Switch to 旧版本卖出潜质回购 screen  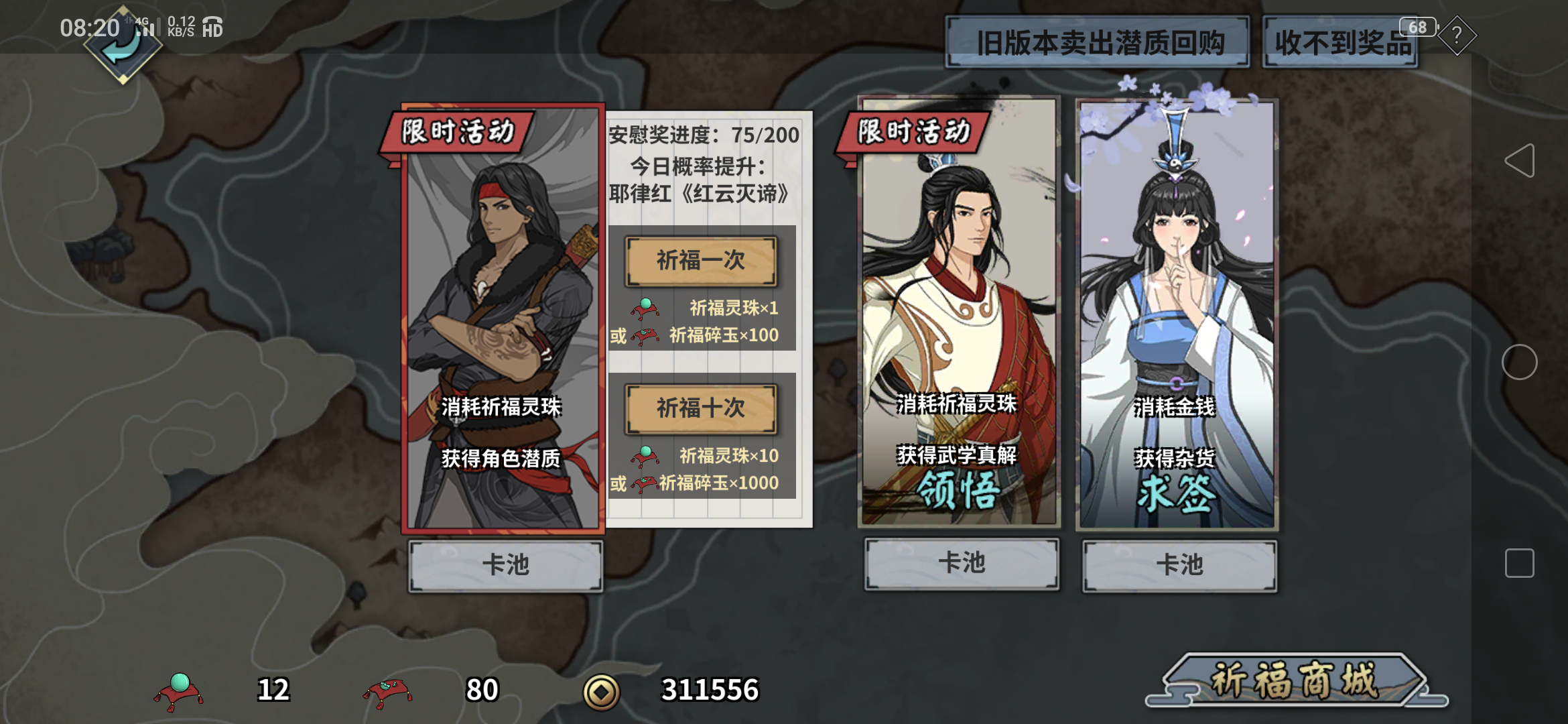(1096, 42)
